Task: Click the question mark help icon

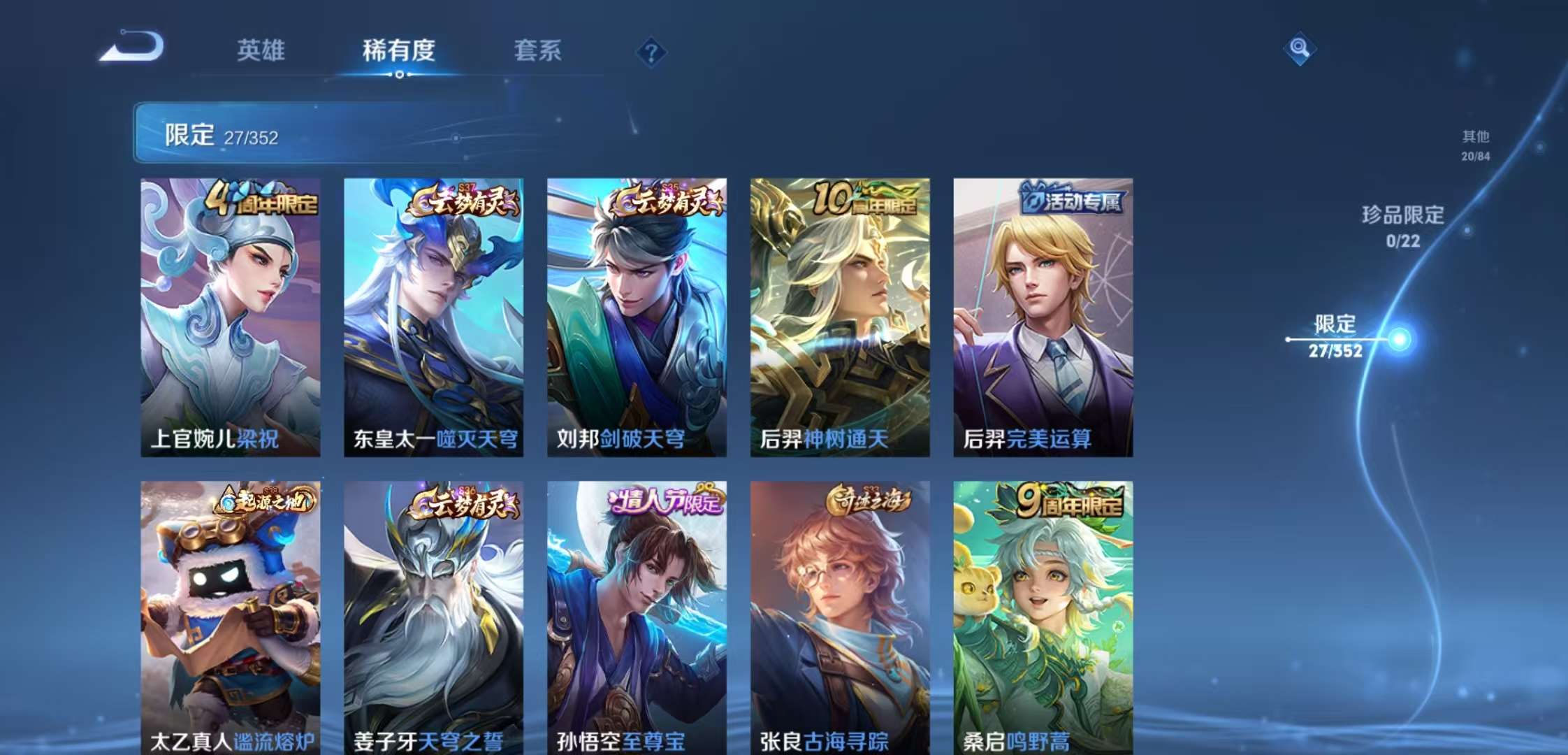Action: 651,51
